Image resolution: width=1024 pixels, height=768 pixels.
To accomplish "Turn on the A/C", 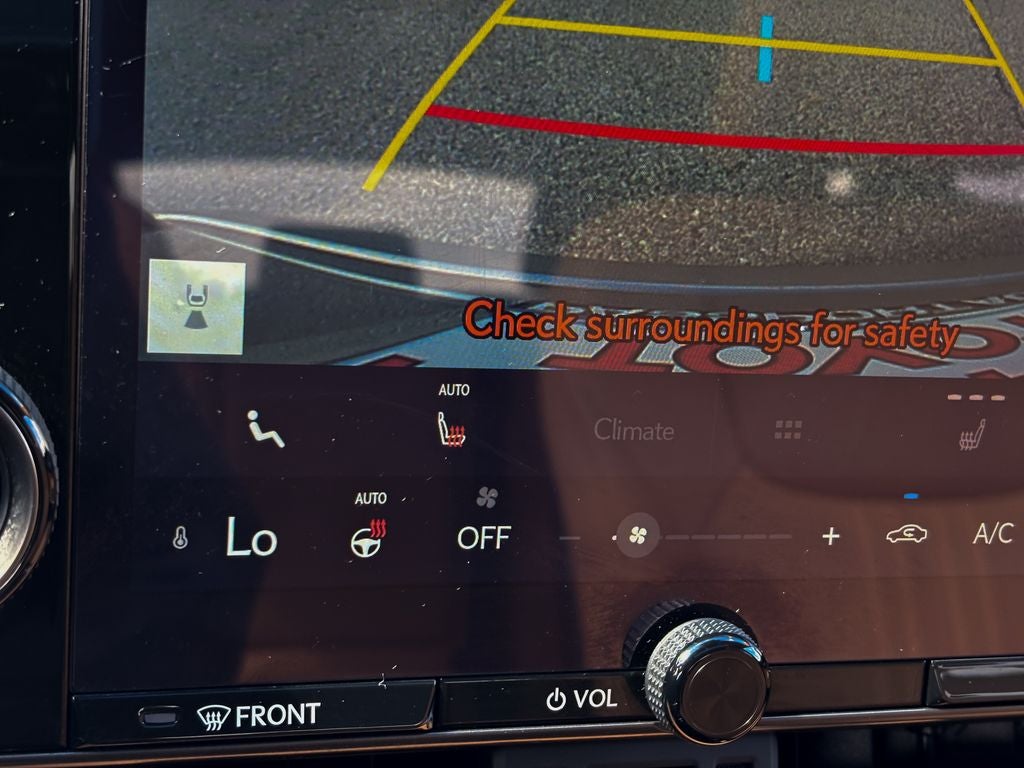I will pyautogui.click(x=992, y=535).
